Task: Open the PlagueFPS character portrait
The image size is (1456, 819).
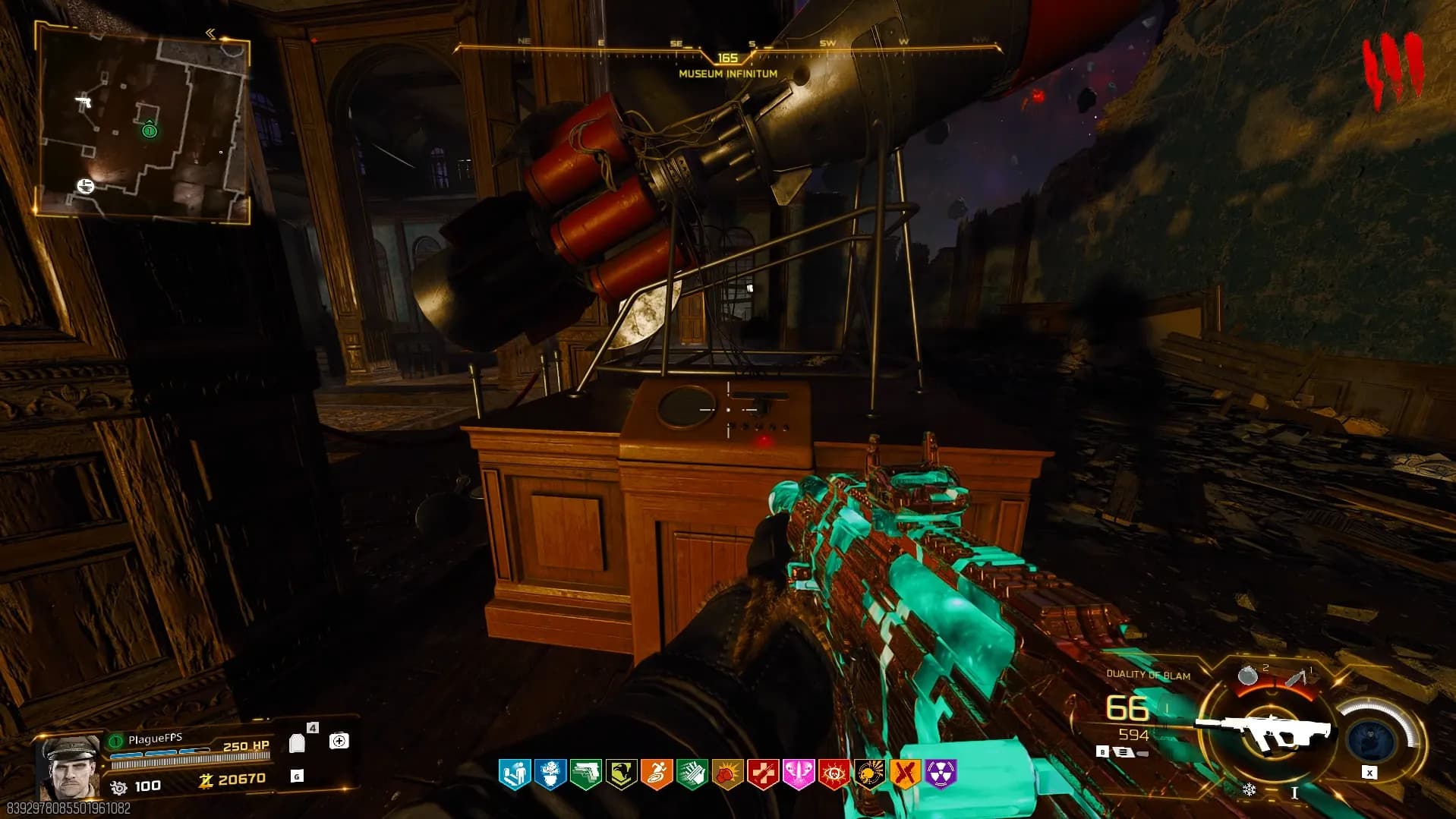Action: click(68, 767)
